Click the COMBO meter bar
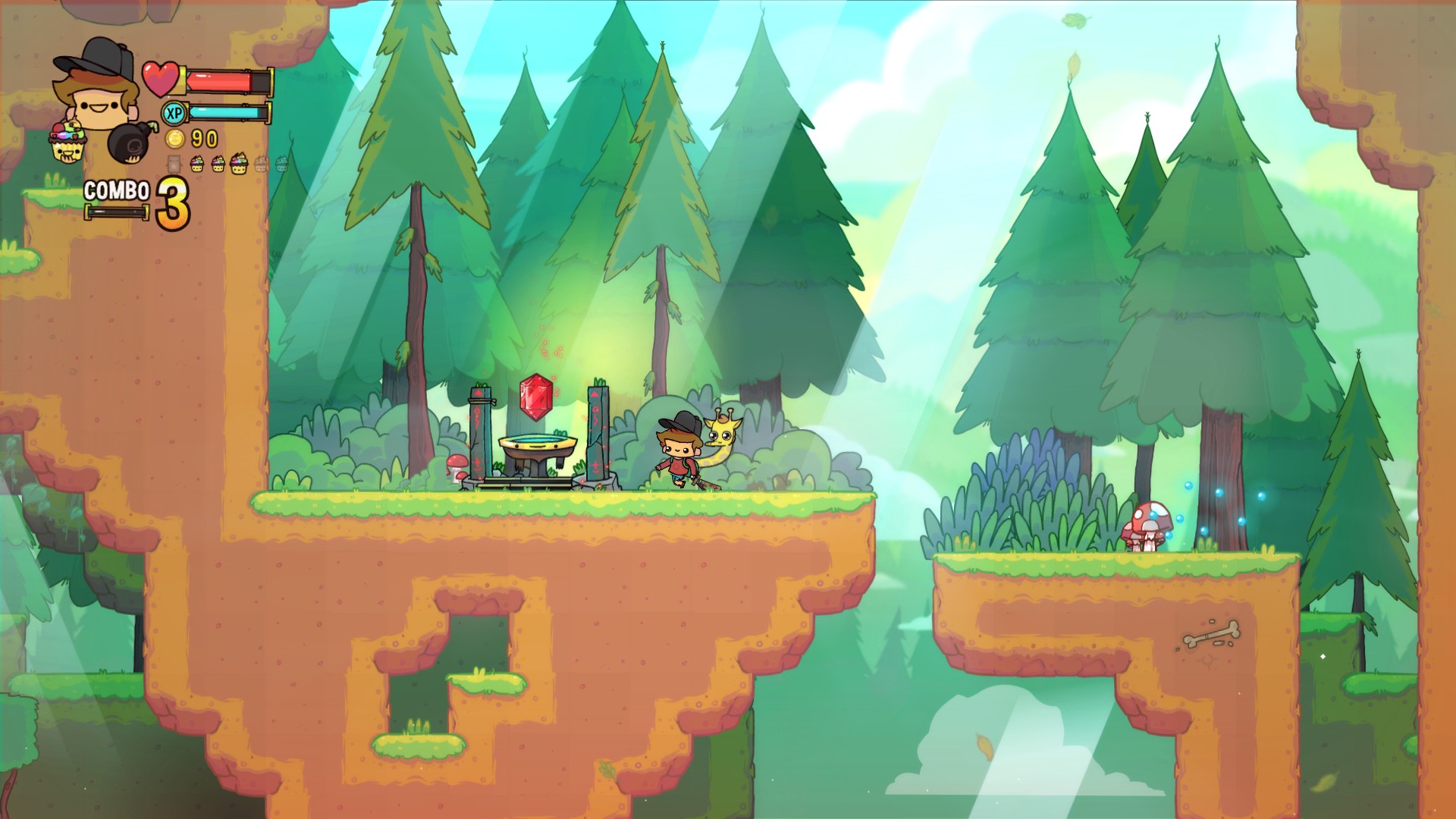1456x819 pixels. tap(116, 212)
